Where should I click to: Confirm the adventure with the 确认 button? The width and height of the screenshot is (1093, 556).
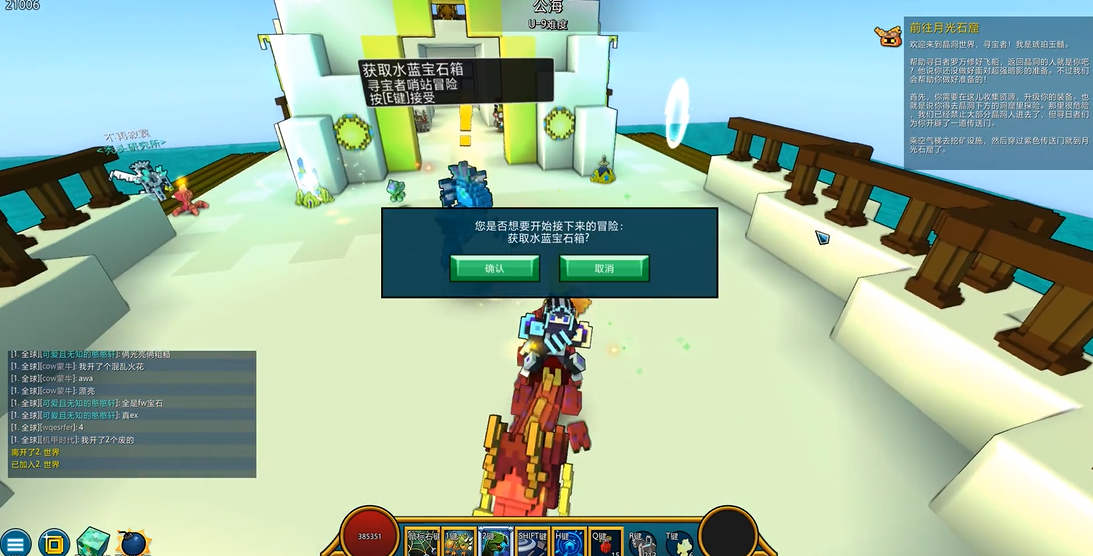point(494,268)
